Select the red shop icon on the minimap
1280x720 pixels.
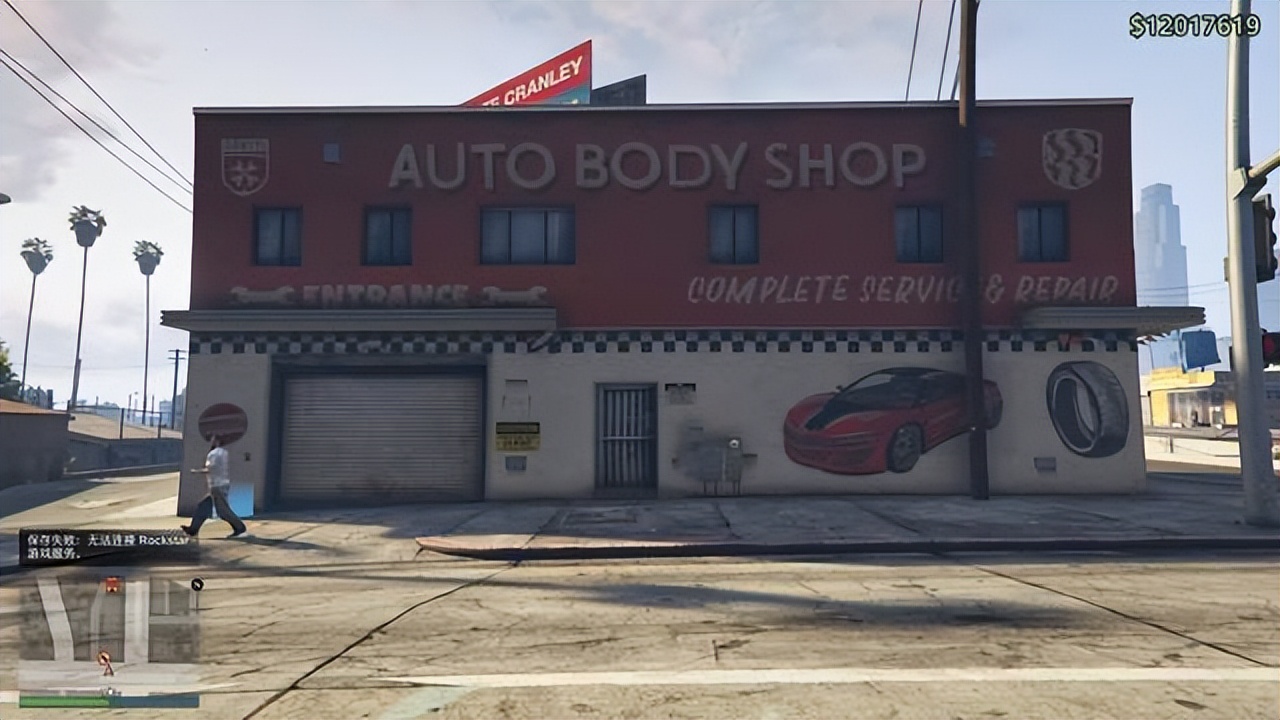112,583
